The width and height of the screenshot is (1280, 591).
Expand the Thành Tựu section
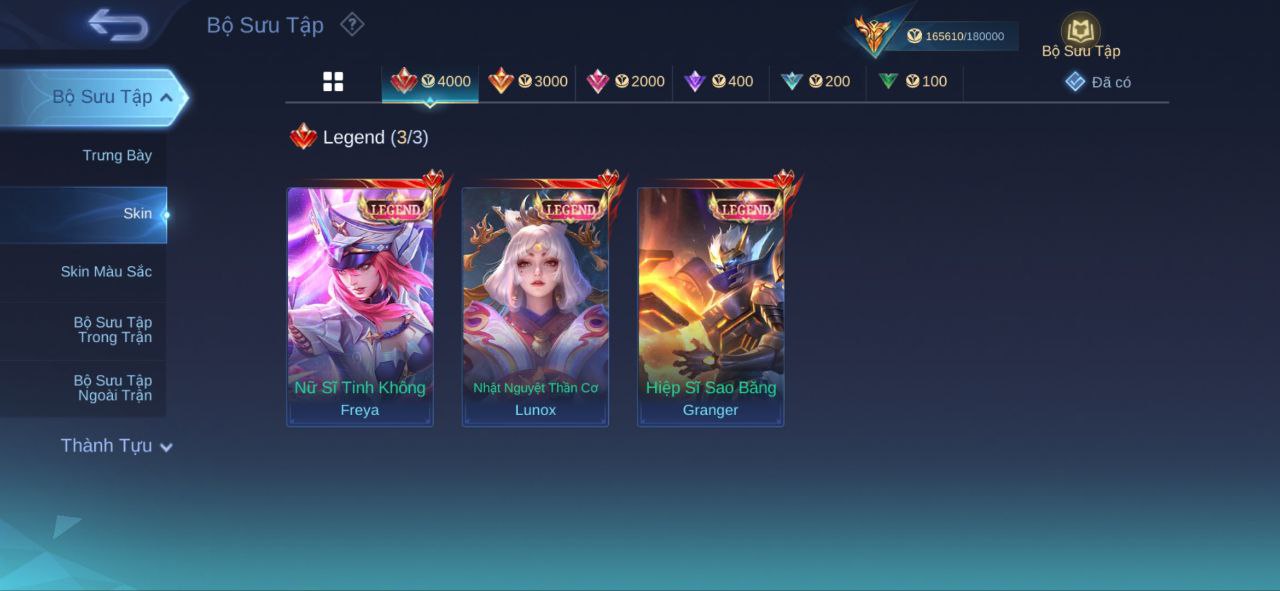(x=116, y=446)
